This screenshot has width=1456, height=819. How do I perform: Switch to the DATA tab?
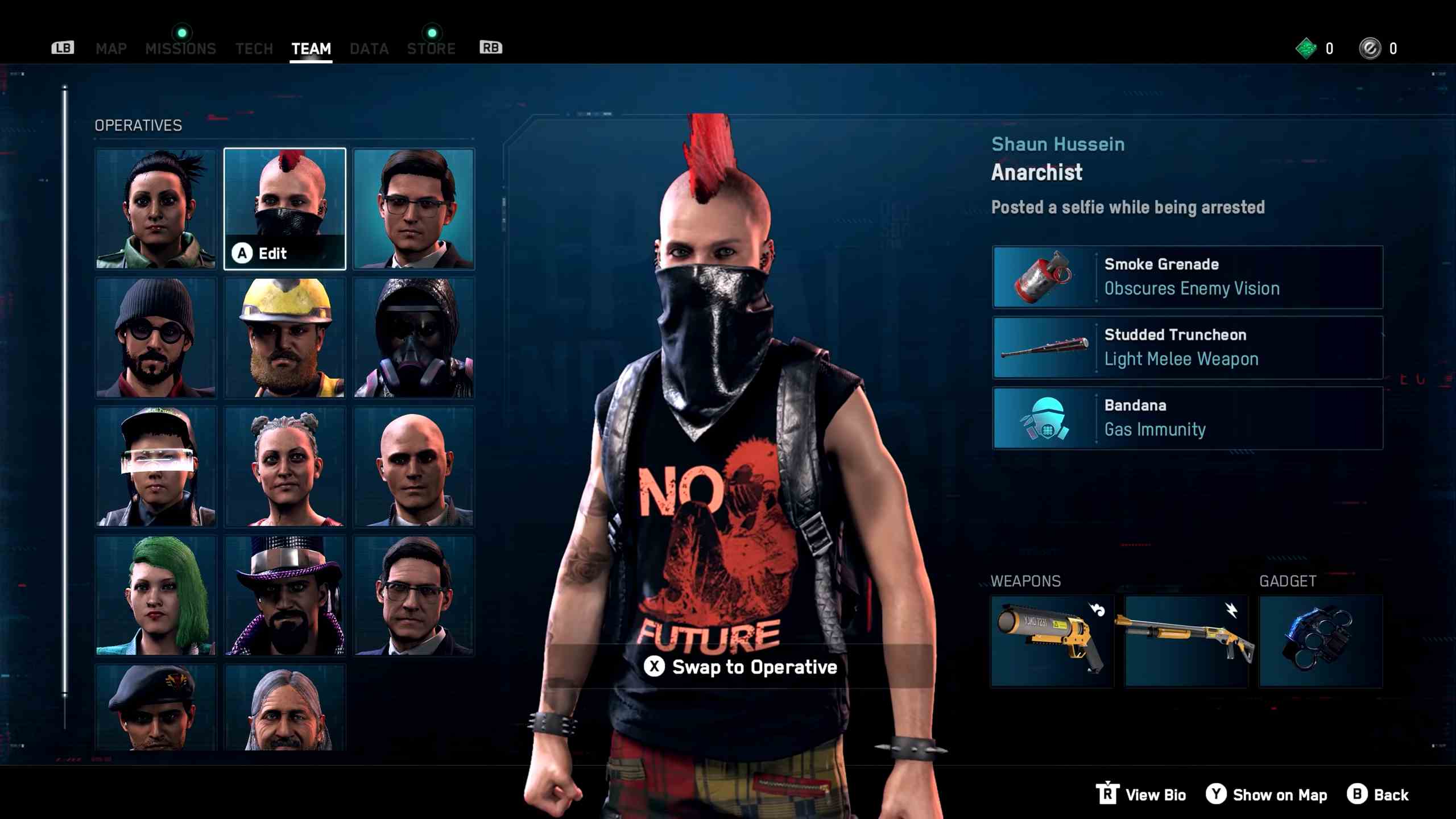pos(369,48)
